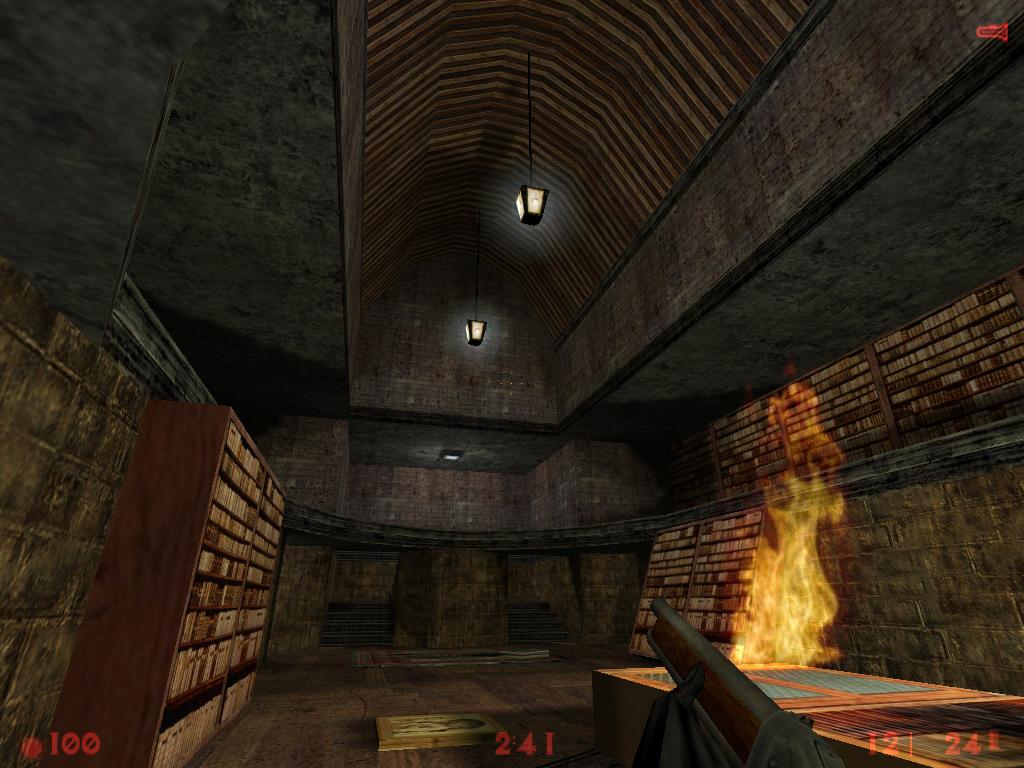Click the red flashlight icon
Image resolution: width=1024 pixels, height=768 pixels.
991,32
